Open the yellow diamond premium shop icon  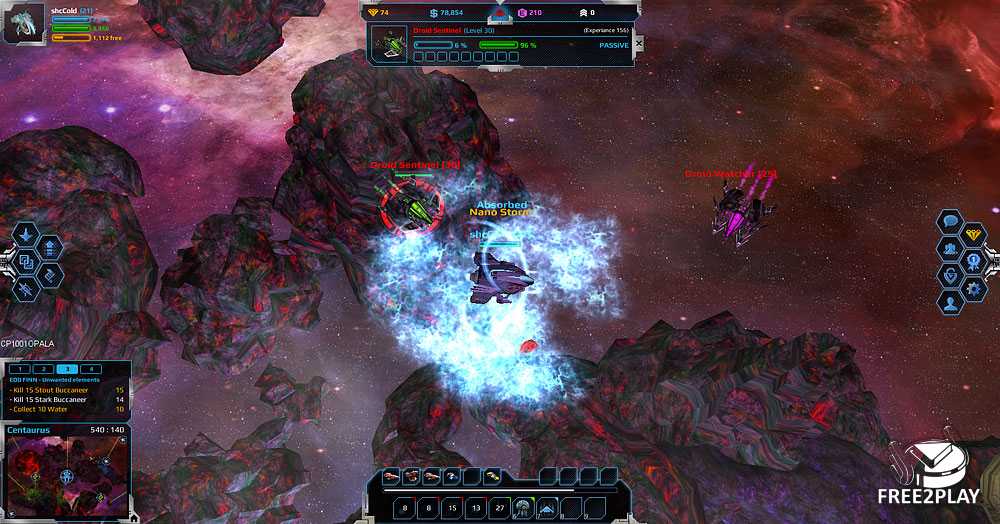(975, 234)
